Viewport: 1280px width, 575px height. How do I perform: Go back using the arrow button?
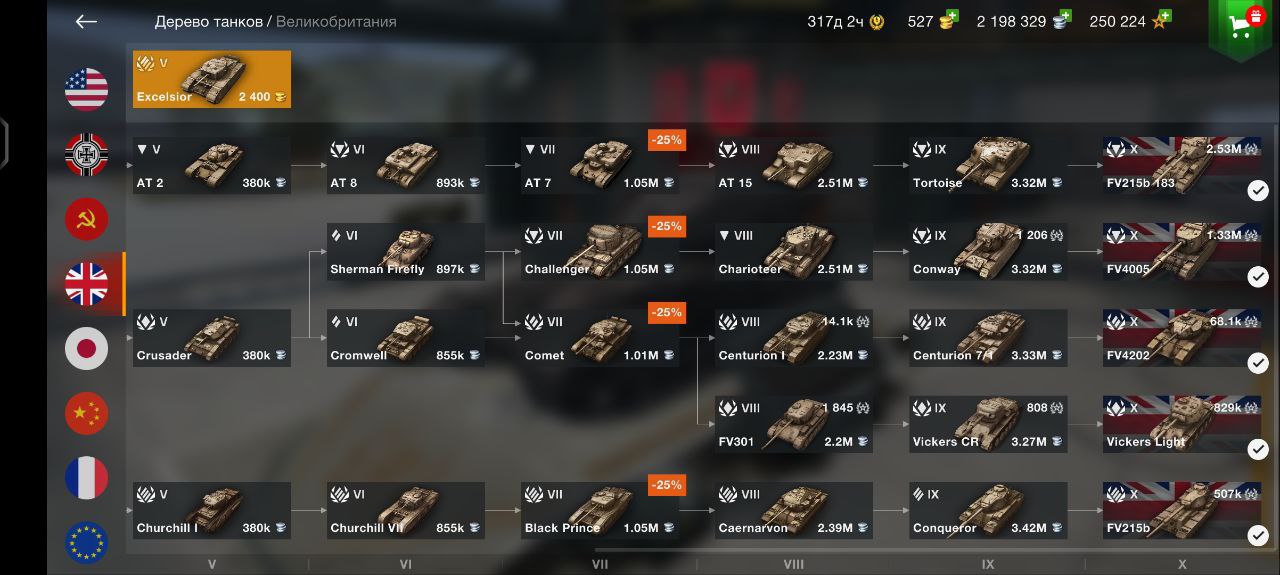tap(86, 21)
